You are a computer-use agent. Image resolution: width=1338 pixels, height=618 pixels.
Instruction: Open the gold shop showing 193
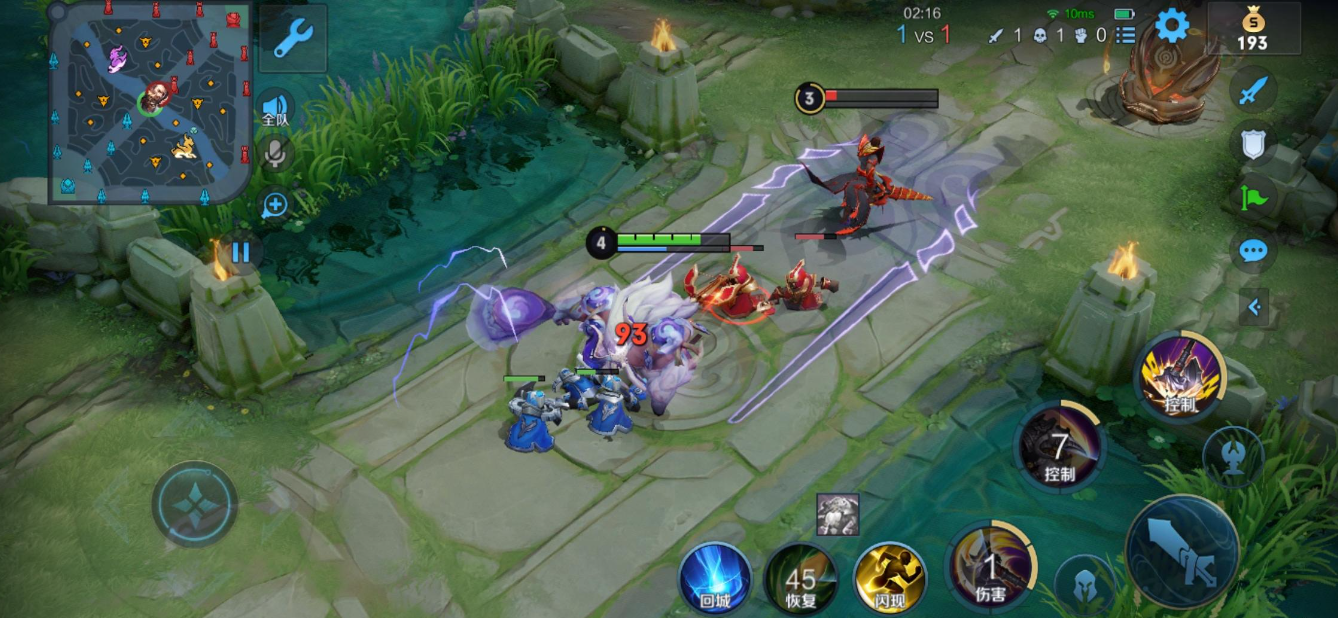click(1253, 29)
